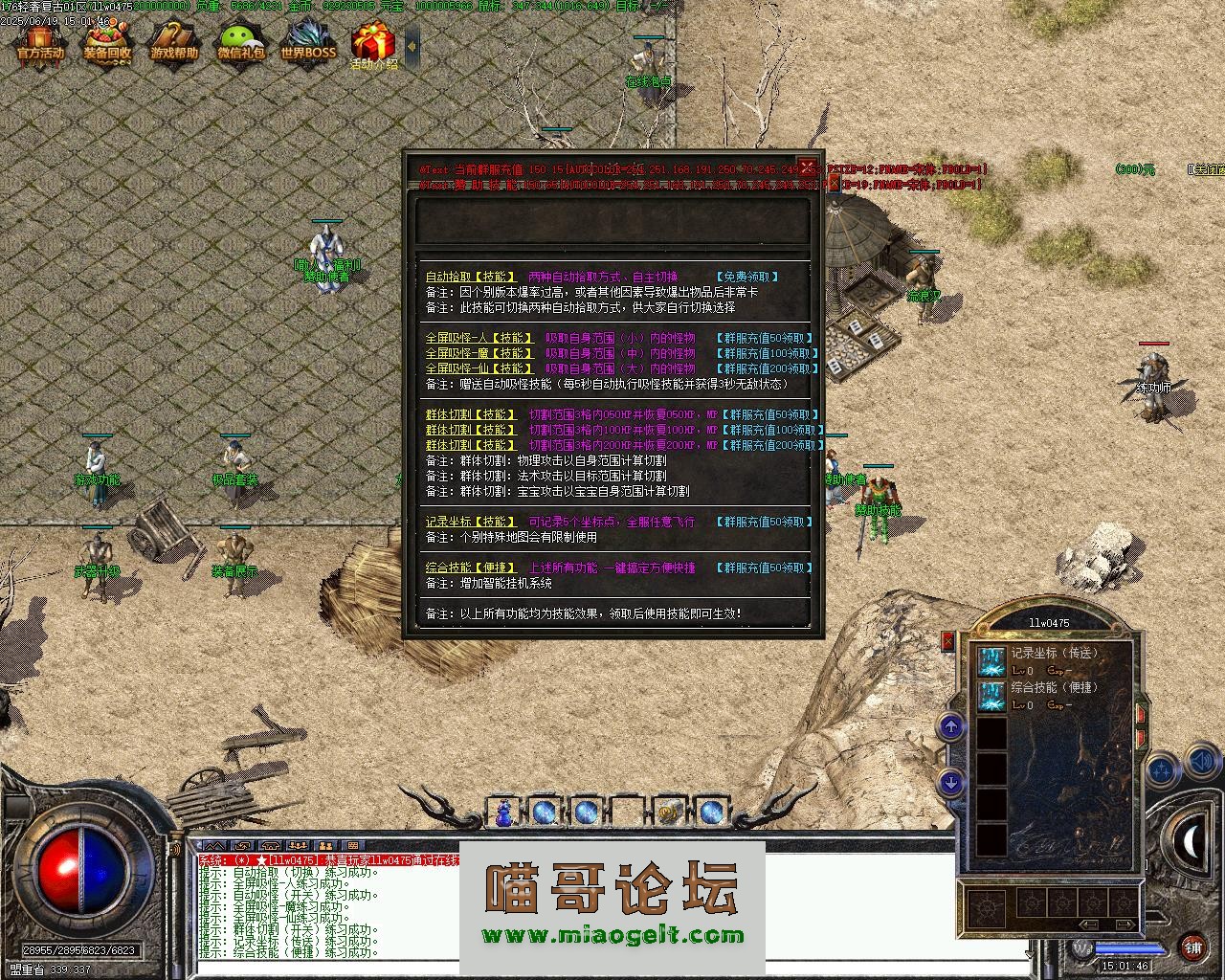Click the skill panel's blue up arrow

[950, 727]
